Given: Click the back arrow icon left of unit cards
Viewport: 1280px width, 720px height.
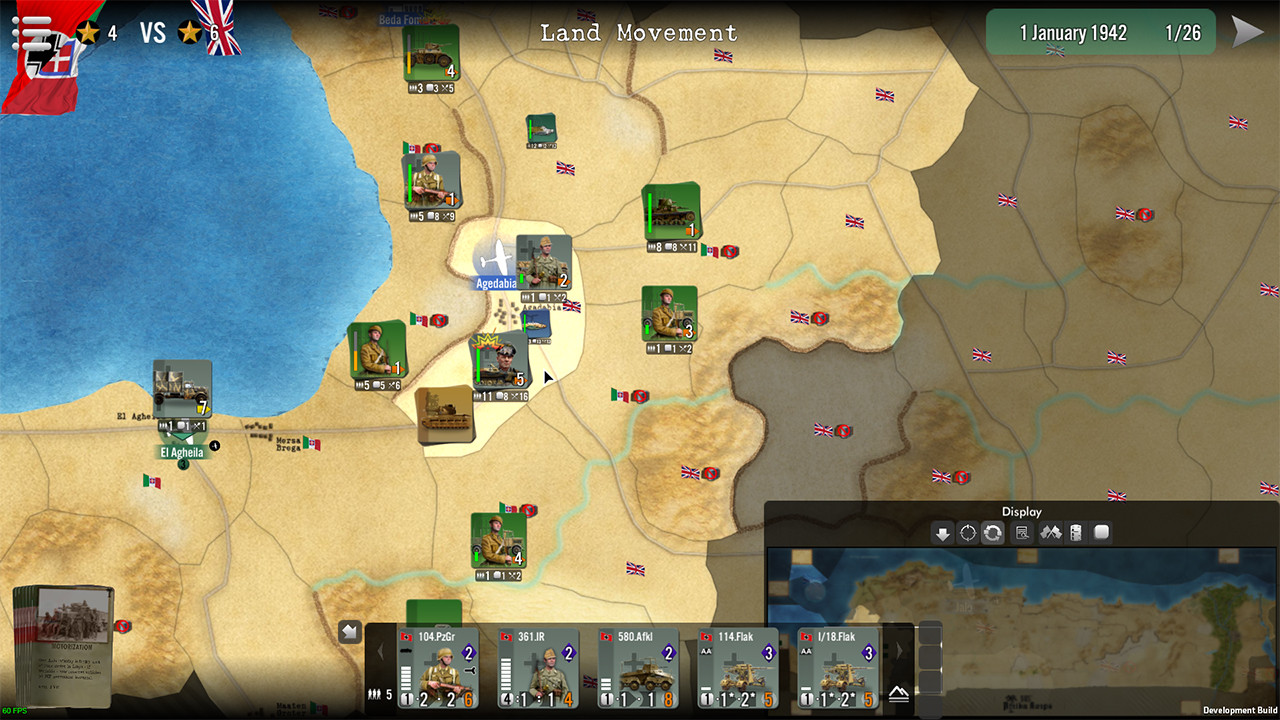Looking at the screenshot, I should coord(350,631).
